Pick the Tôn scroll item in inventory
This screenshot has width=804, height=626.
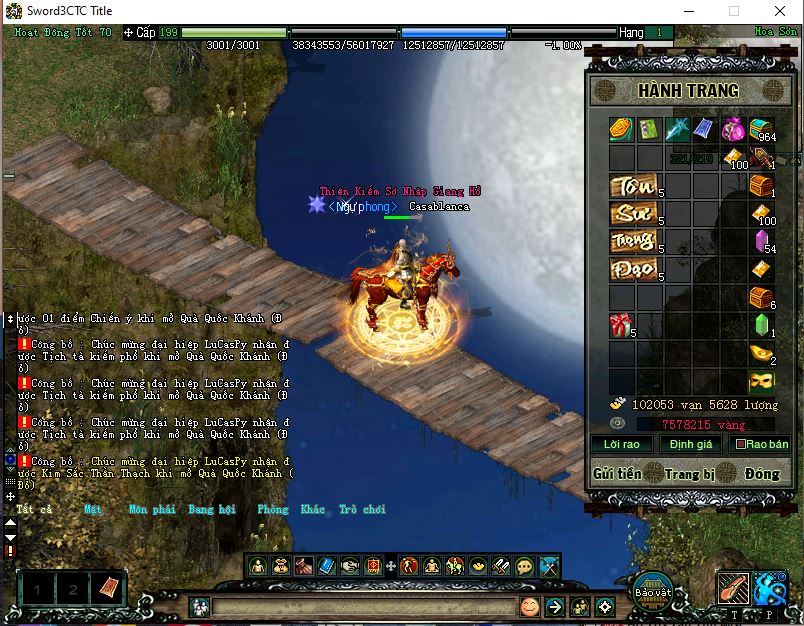[x=634, y=187]
